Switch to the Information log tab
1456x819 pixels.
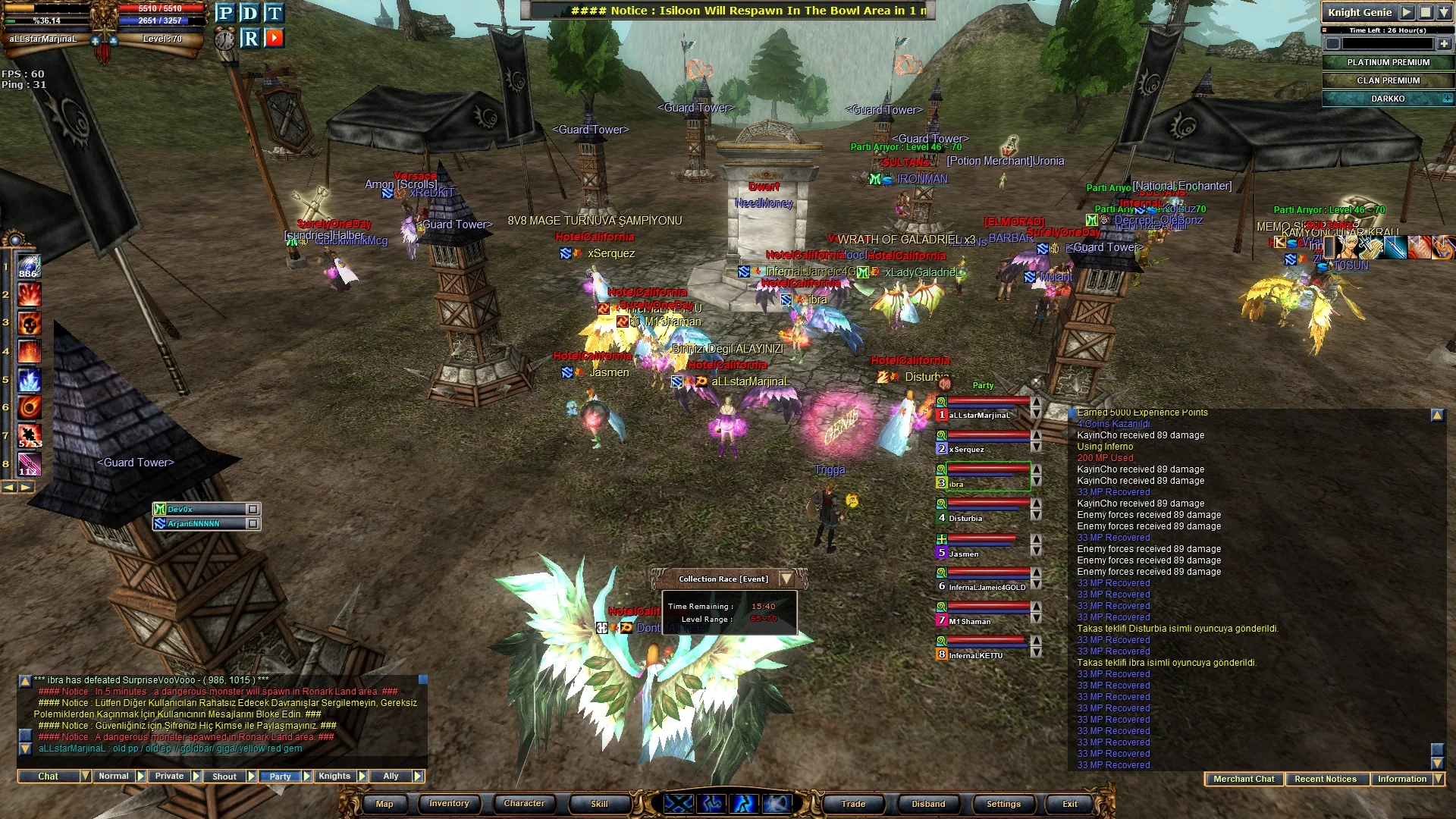[x=1402, y=779]
